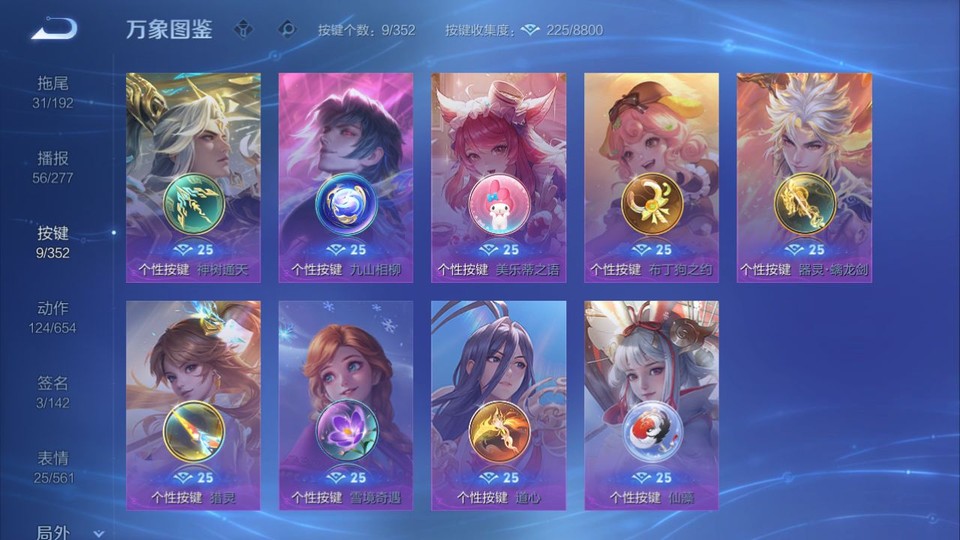Open the filter icon beside 万象图鉴
960x540 pixels.
(x=243, y=29)
